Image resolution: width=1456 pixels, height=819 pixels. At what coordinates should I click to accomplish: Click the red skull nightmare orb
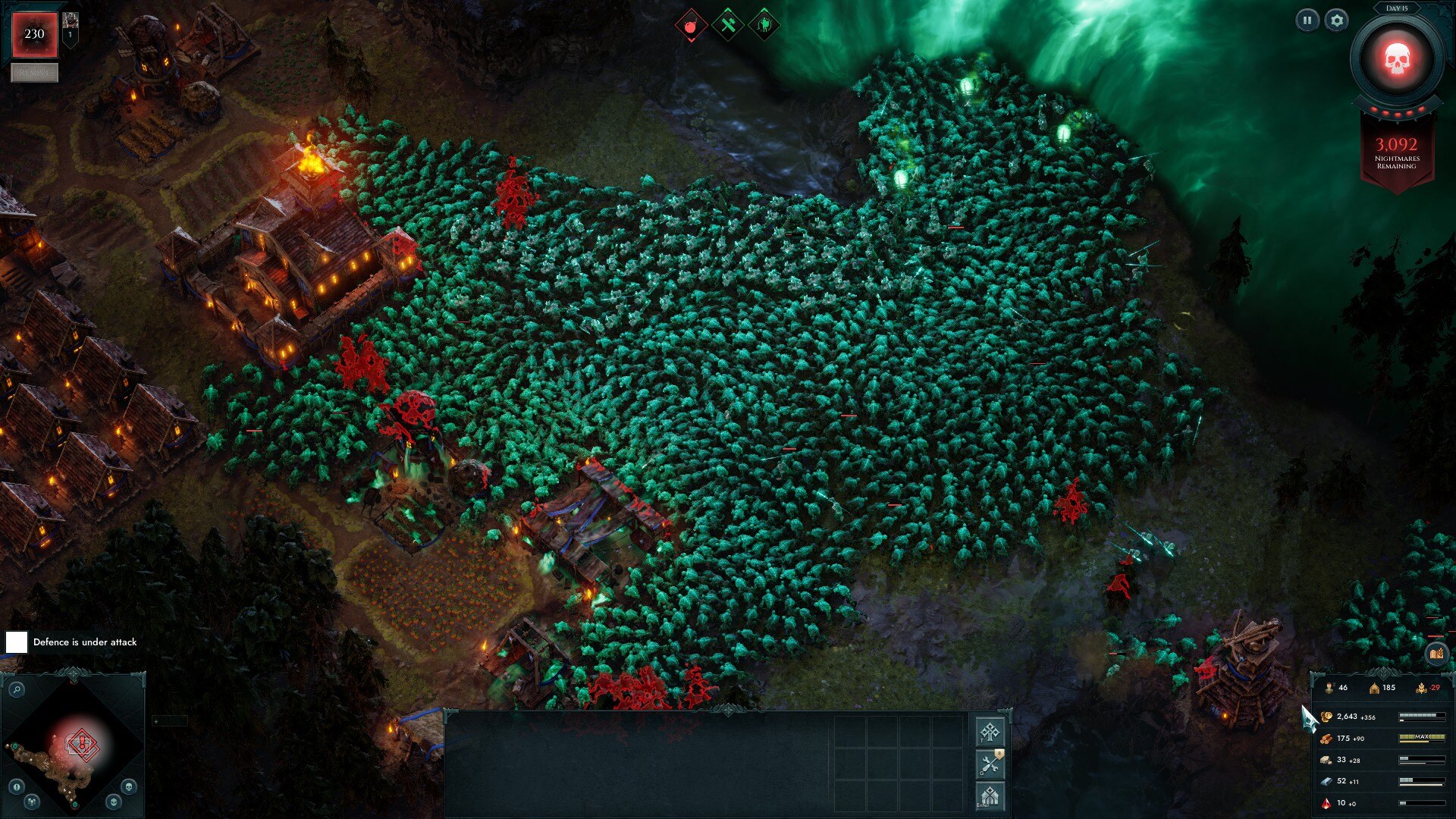1396,60
